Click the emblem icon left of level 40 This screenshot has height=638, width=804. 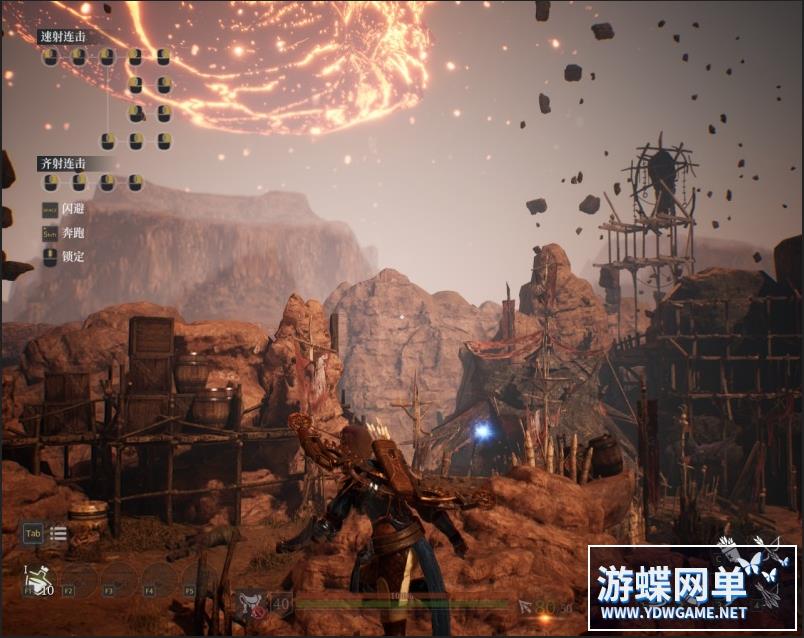pyautogui.click(x=251, y=603)
